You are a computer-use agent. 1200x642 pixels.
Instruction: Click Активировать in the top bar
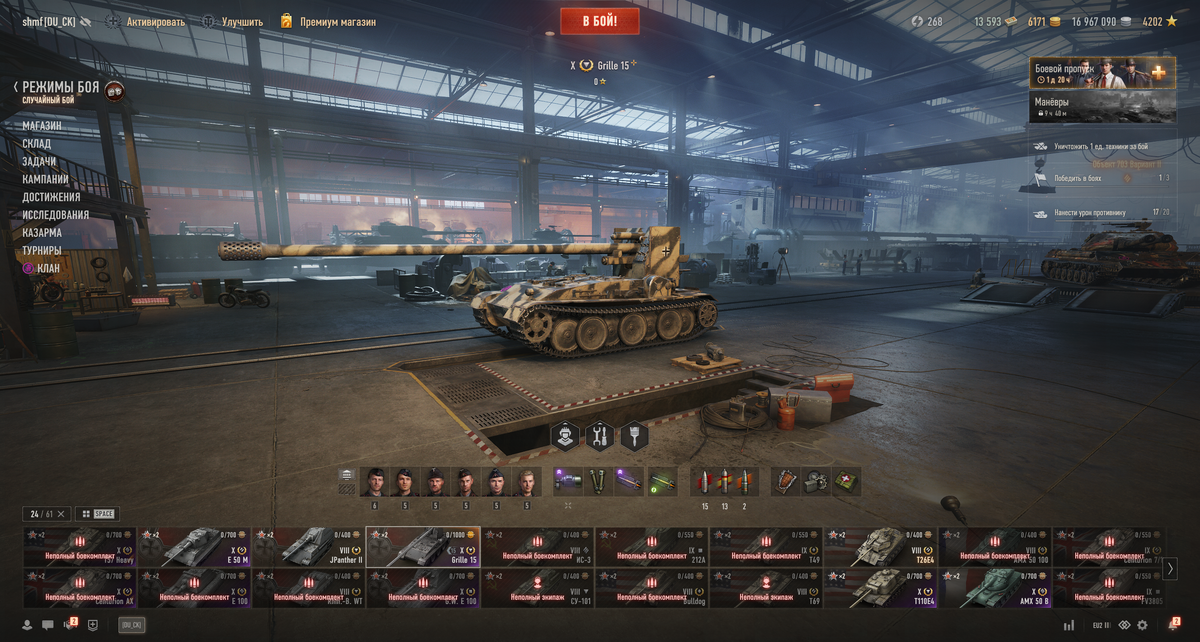click(x=155, y=22)
